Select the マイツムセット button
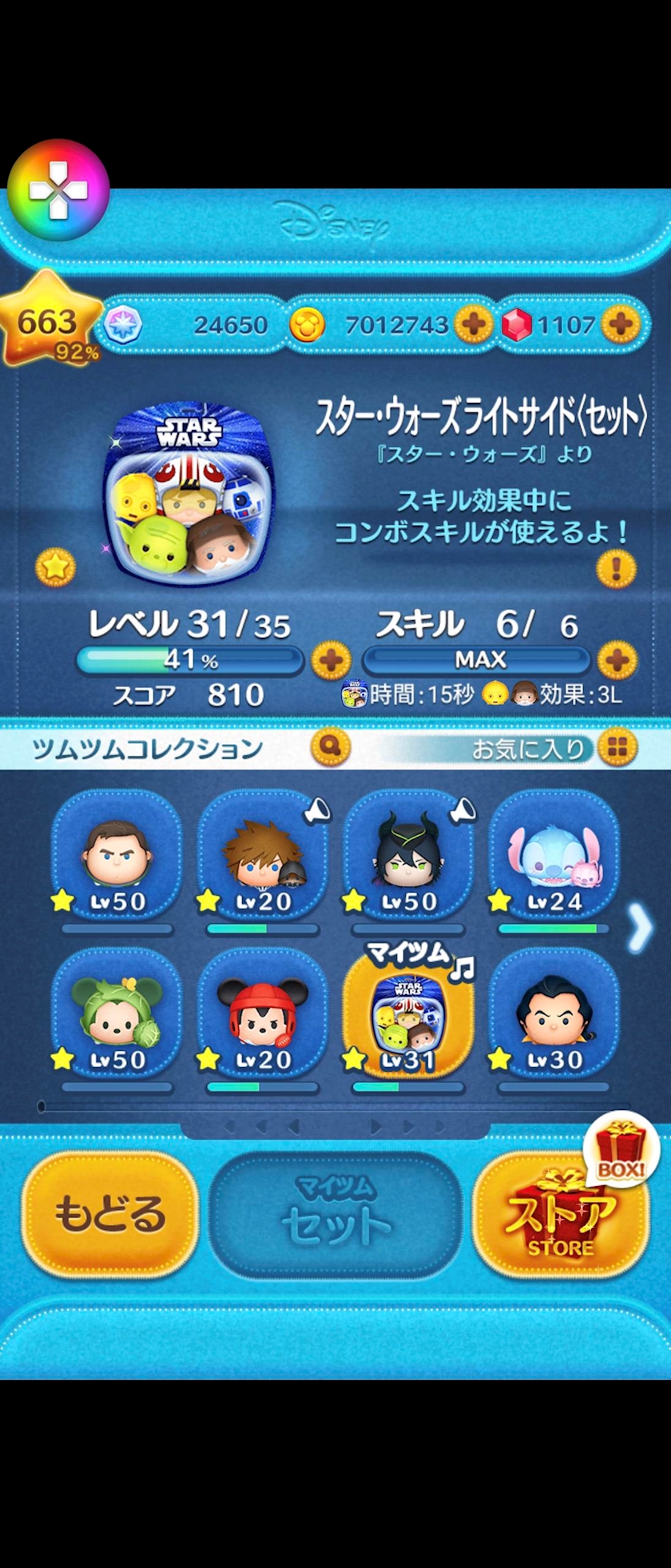The height and width of the screenshot is (1568, 671). coord(335,1215)
